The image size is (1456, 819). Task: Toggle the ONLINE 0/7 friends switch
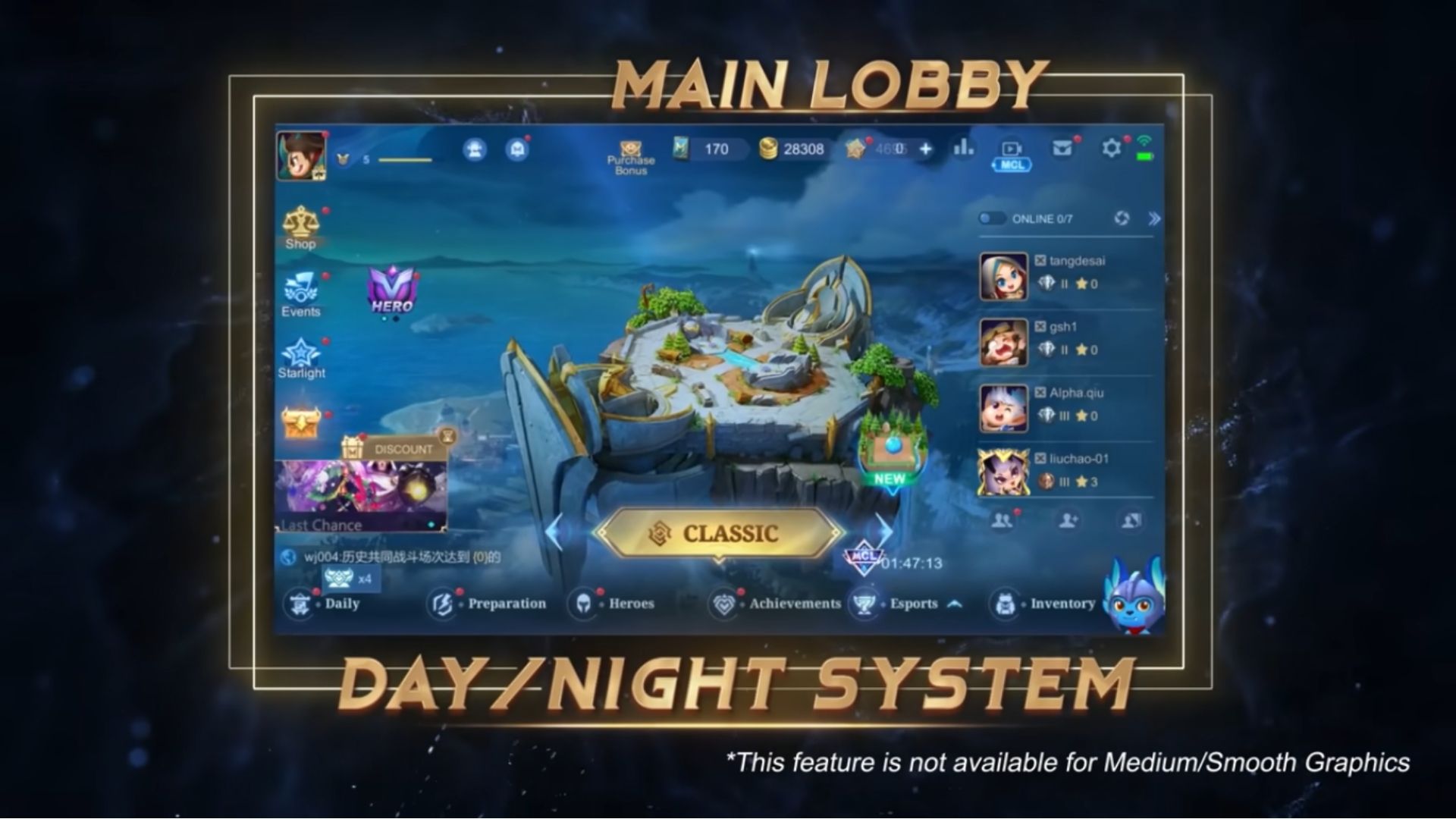(x=991, y=218)
